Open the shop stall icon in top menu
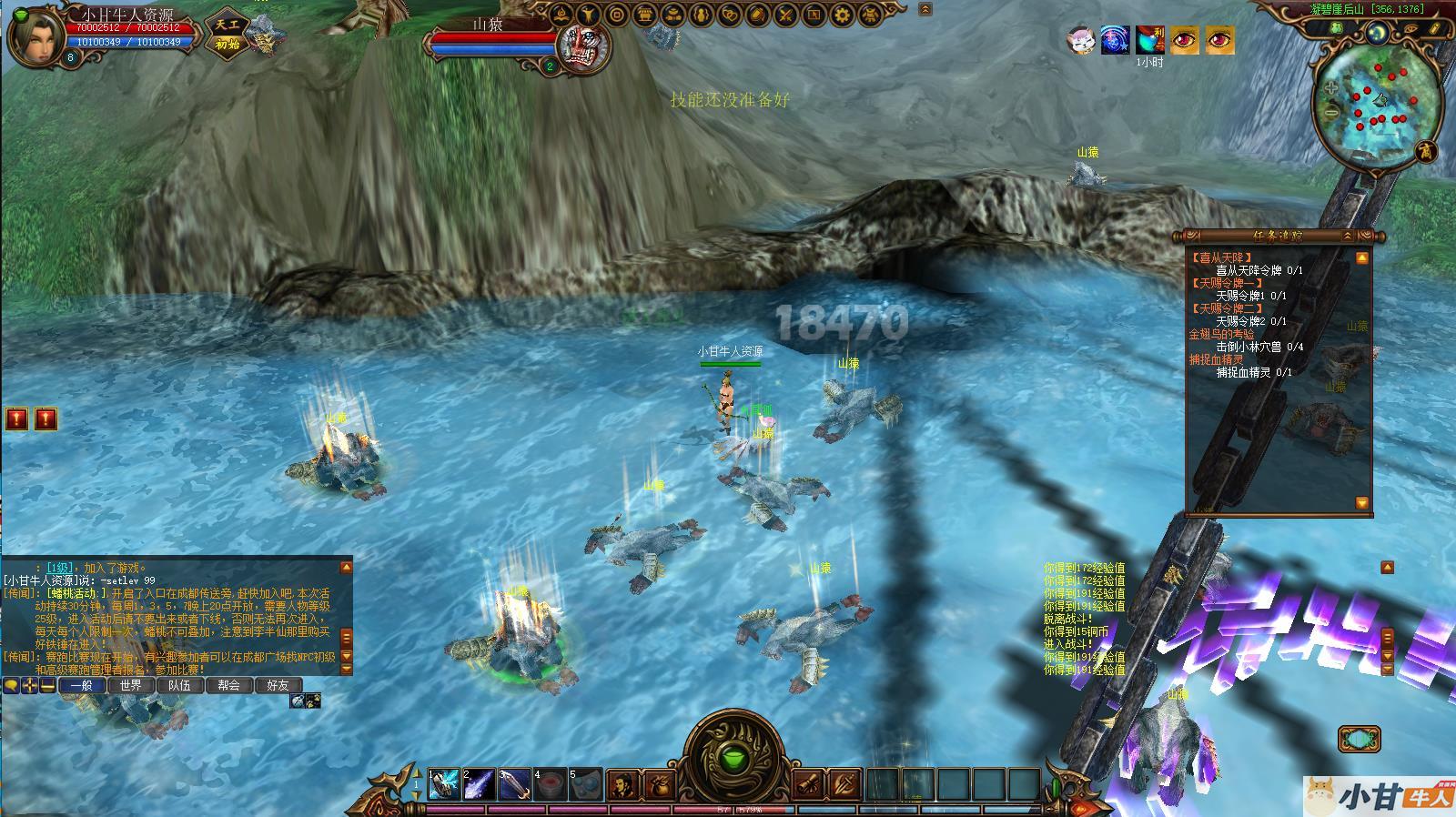 pos(645,15)
